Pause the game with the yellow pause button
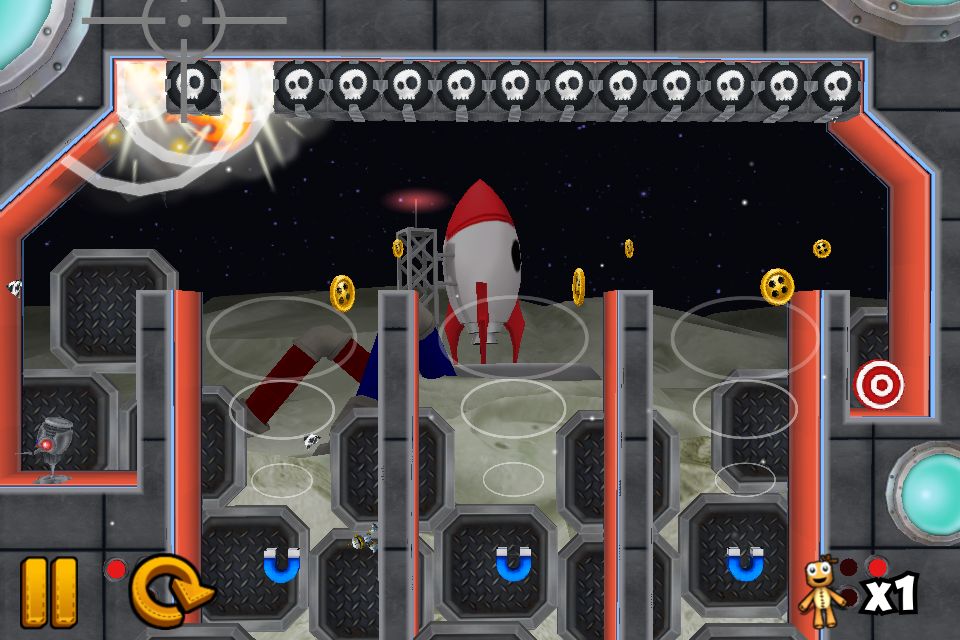The width and height of the screenshot is (960, 640). [x=49, y=592]
